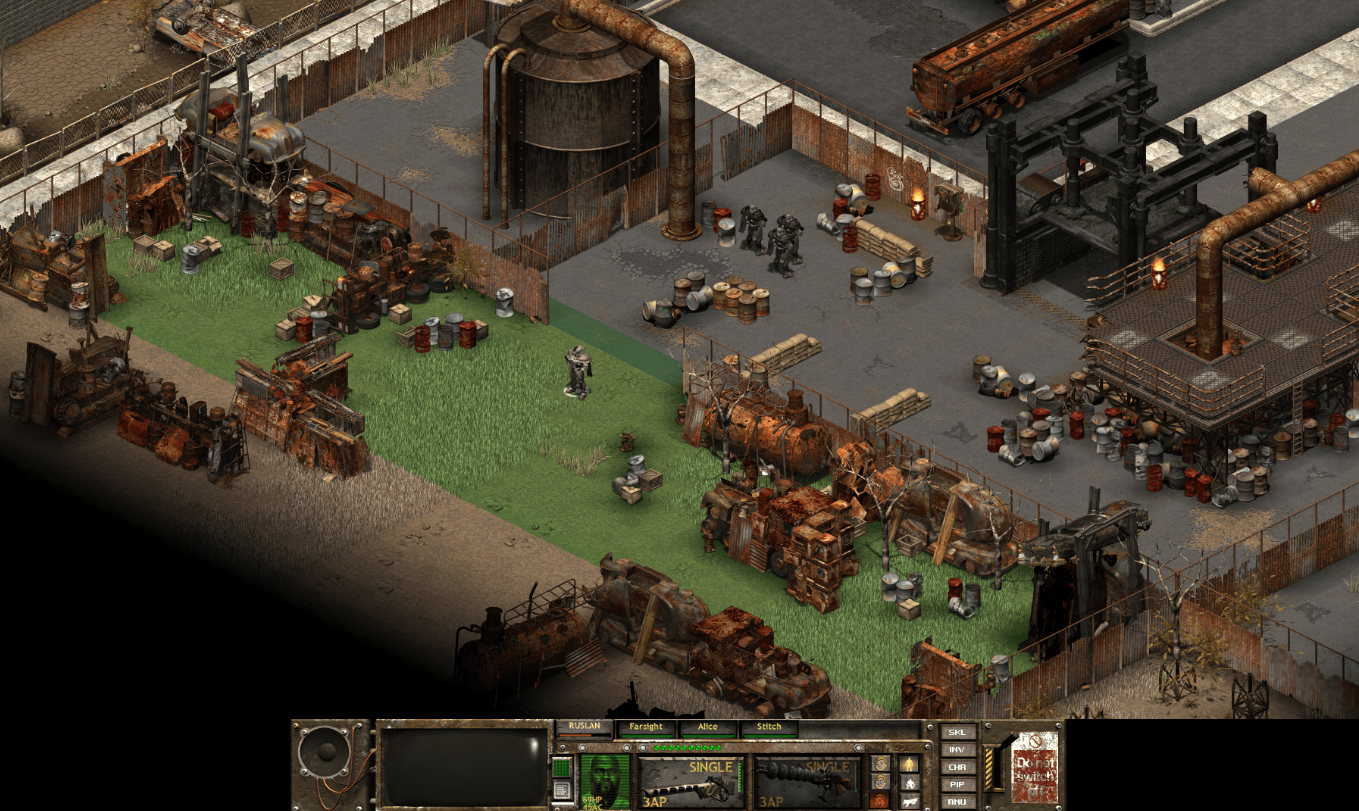
Task: Switch to Stitch's character tab
Action: pos(769,726)
